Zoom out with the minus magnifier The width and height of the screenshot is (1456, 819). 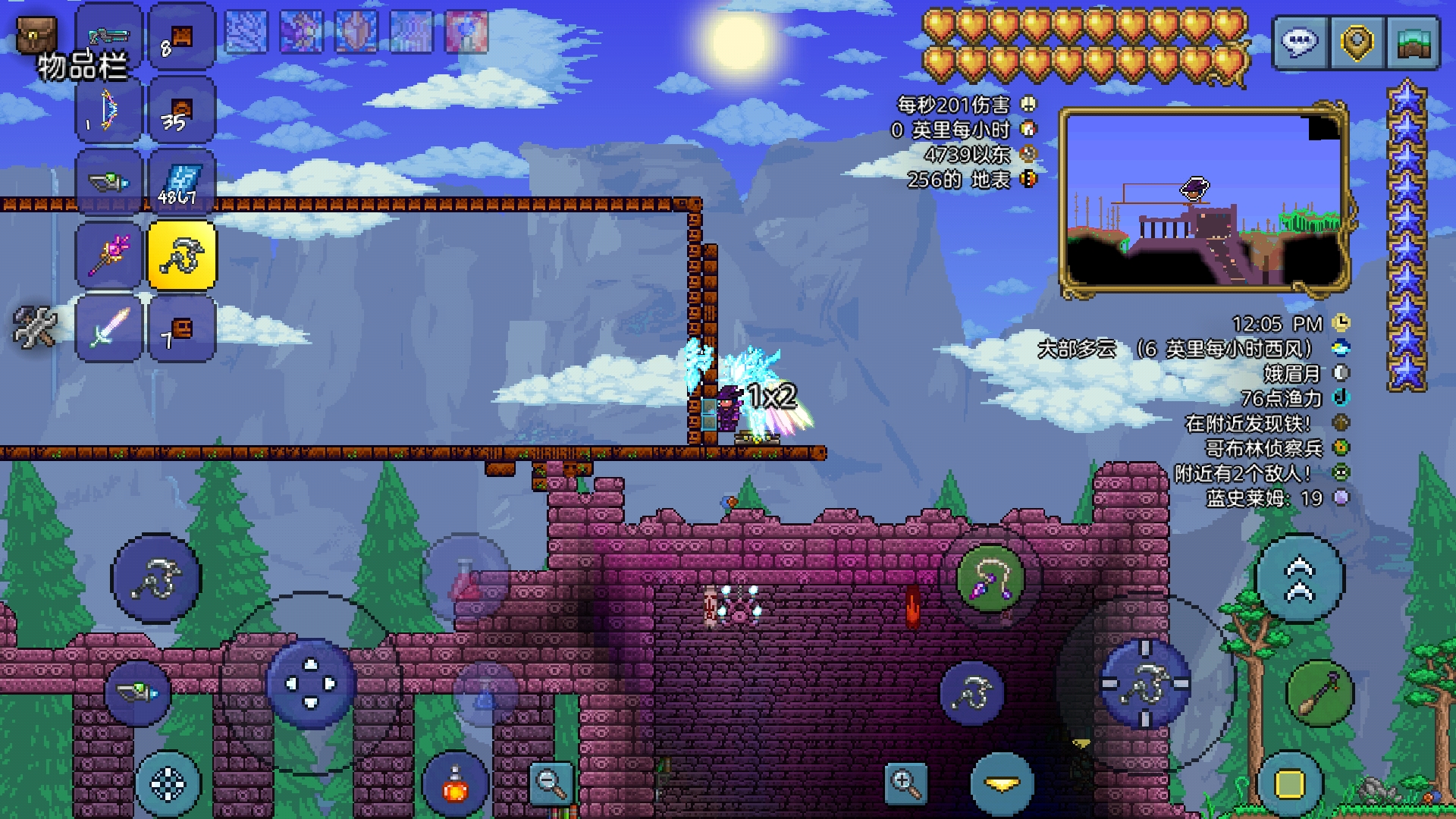(551, 783)
